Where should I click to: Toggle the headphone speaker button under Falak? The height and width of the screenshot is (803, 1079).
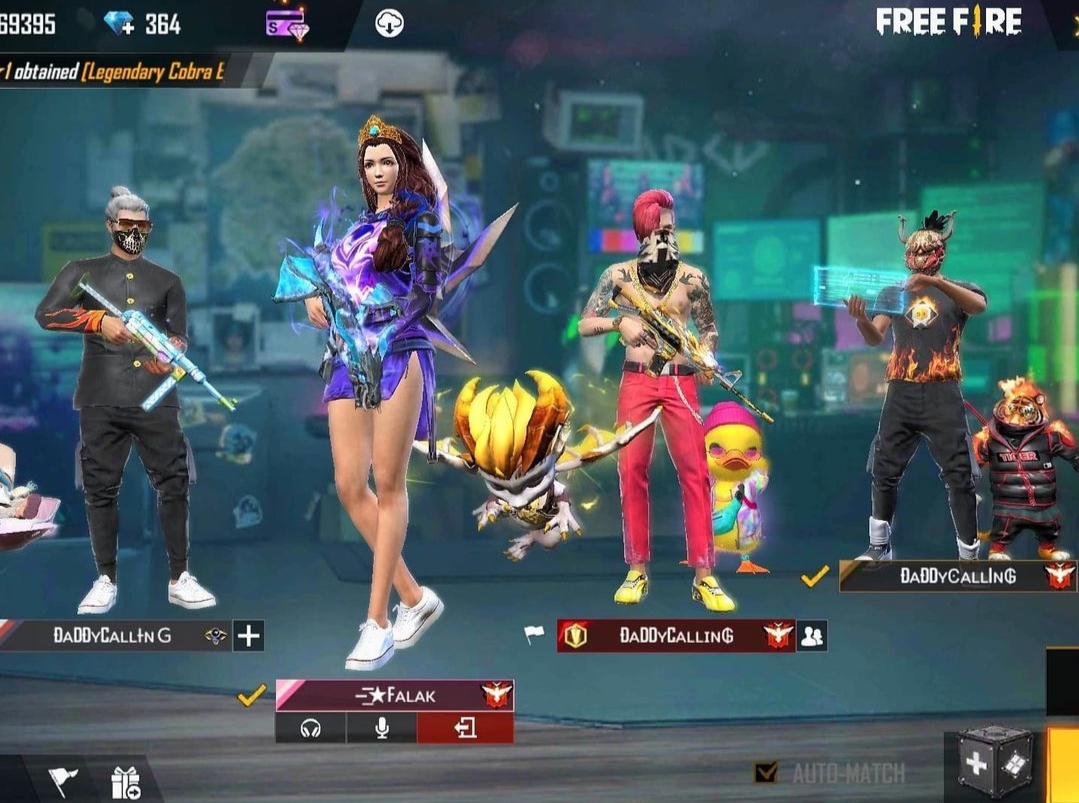(310, 729)
